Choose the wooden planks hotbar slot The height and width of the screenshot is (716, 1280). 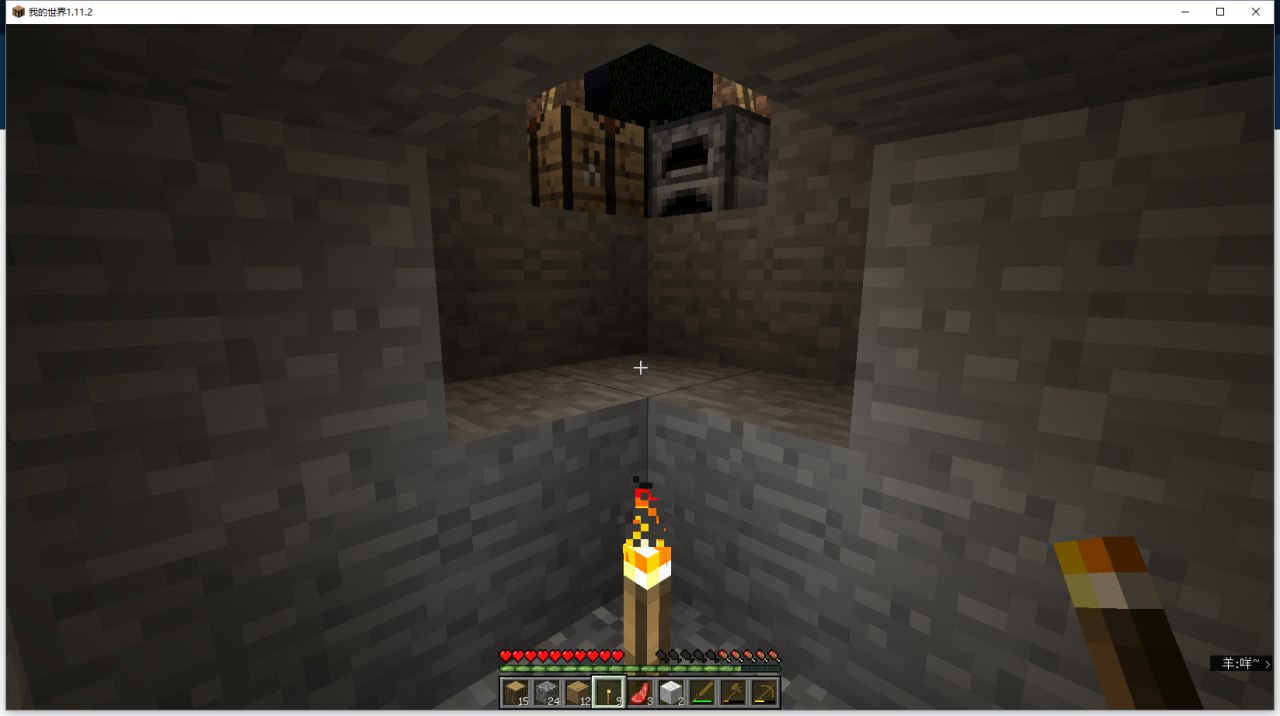[x=578, y=692]
